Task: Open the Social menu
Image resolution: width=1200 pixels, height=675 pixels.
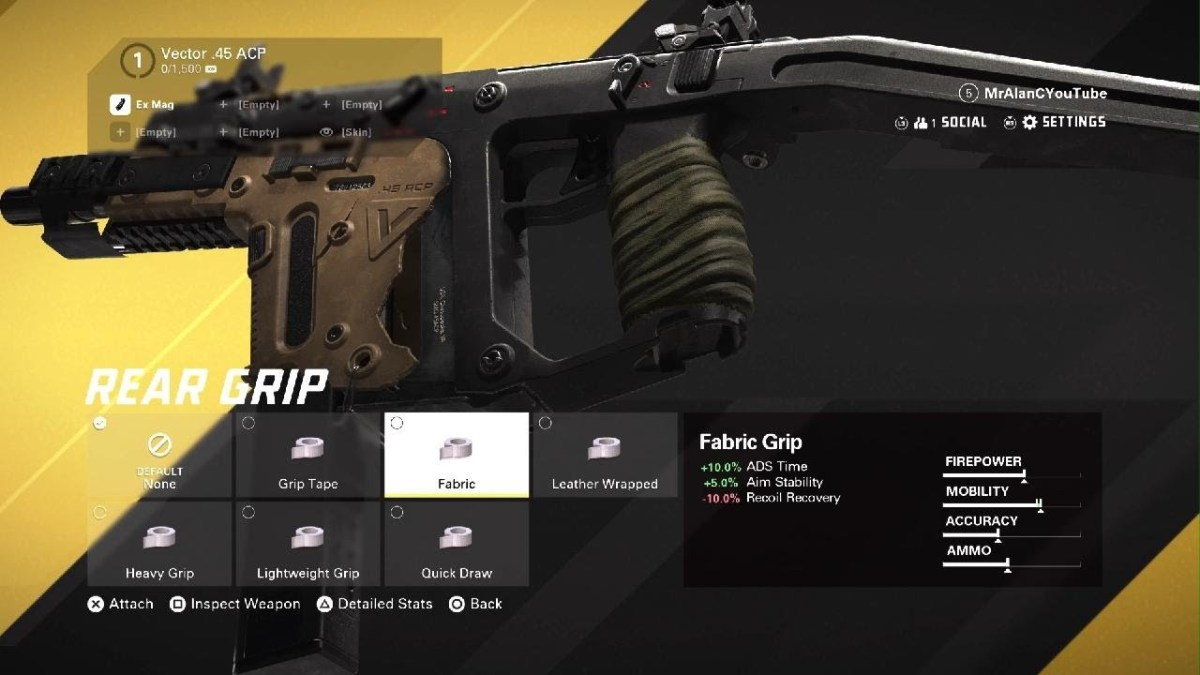Action: (x=950, y=122)
